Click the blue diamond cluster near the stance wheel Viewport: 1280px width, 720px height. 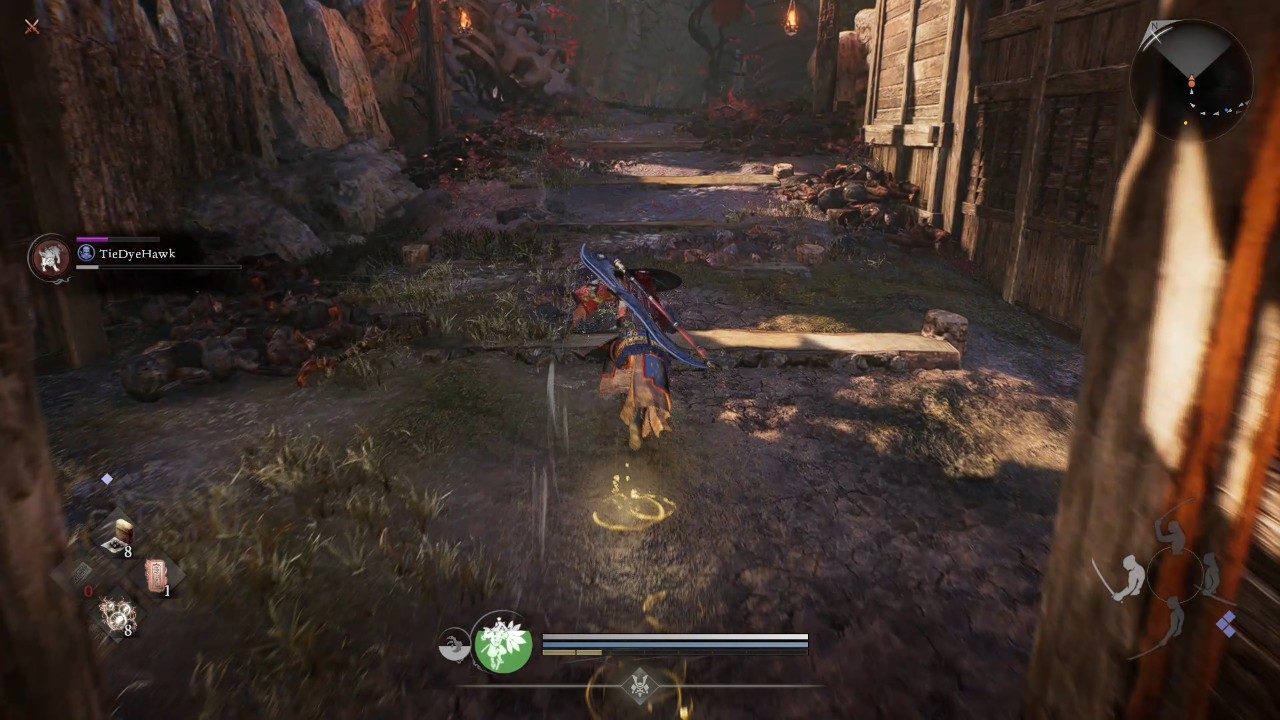(x=1227, y=624)
